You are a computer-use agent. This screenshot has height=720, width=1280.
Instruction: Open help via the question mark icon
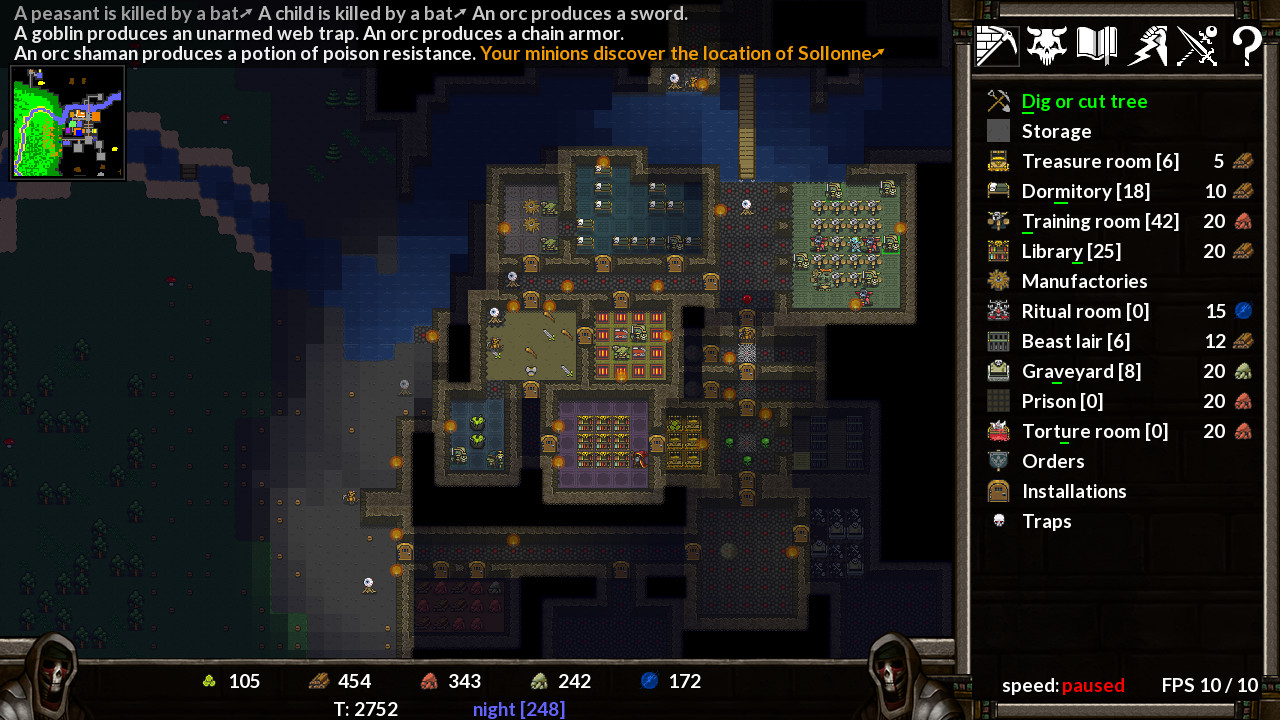1246,44
